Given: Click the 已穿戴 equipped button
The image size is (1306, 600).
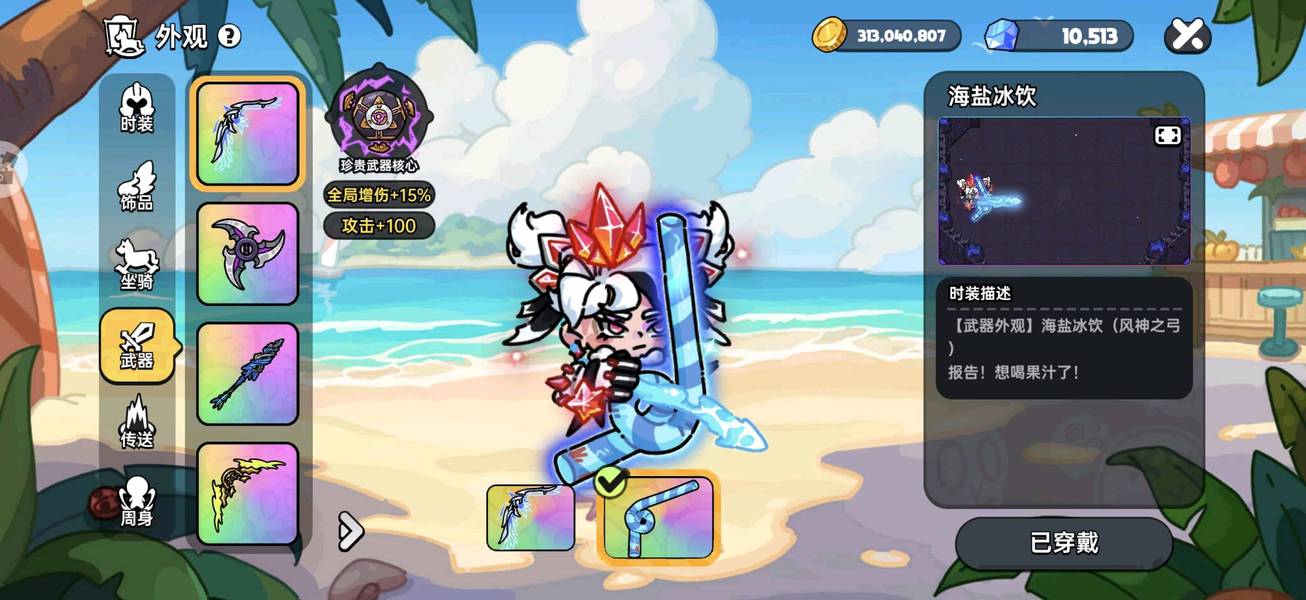Looking at the screenshot, I should 1064,543.
